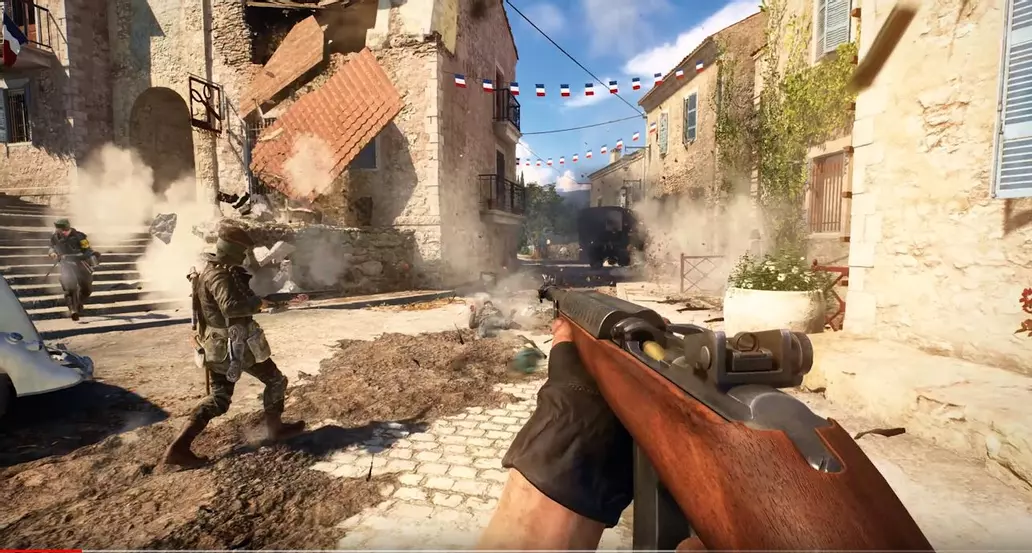Viewport: 1032px width, 553px height.
Task: Click the video player's red progress bar
Action: pyautogui.click(x=40, y=550)
